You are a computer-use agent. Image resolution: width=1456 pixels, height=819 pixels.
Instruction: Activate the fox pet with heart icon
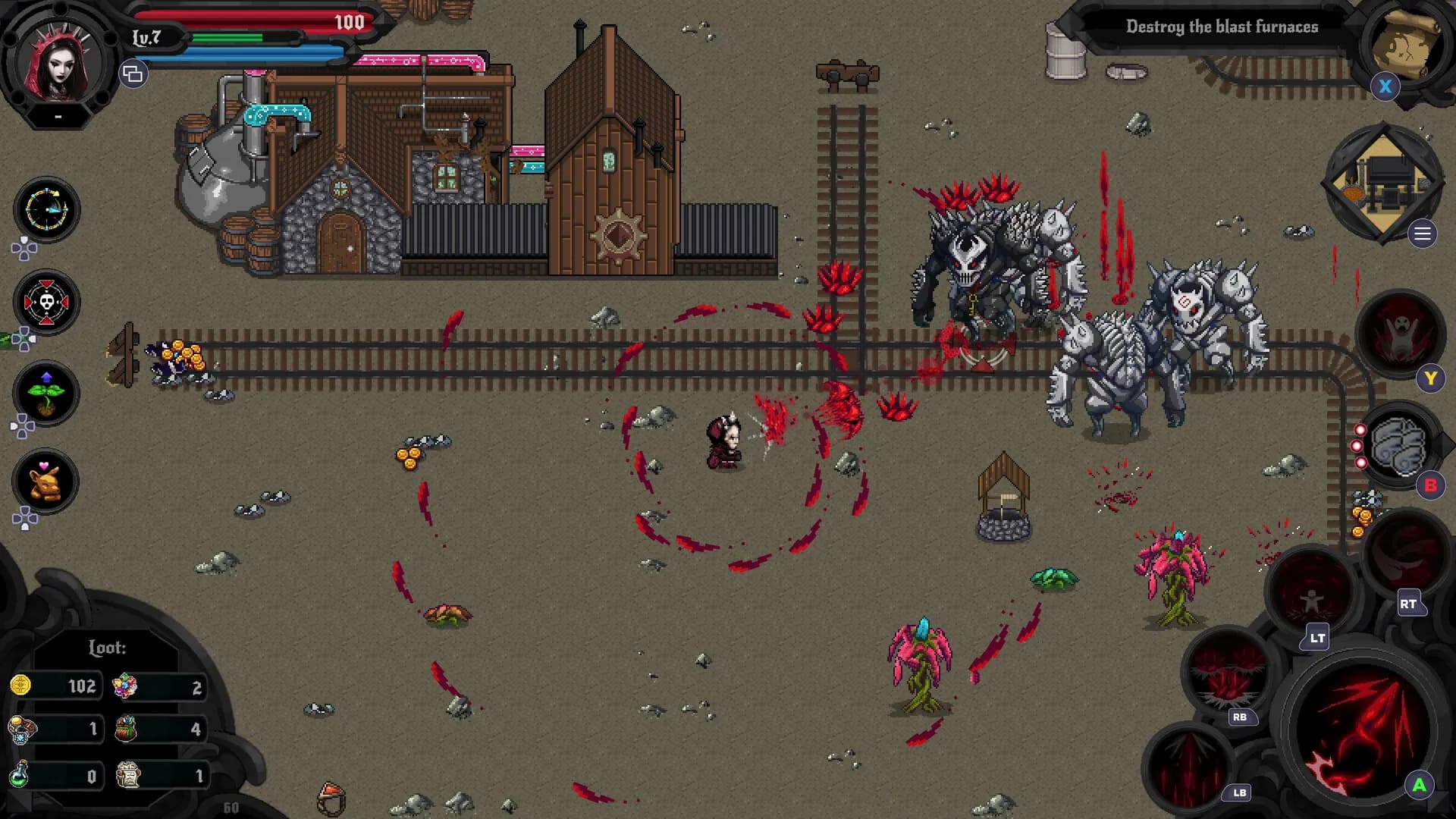45,482
